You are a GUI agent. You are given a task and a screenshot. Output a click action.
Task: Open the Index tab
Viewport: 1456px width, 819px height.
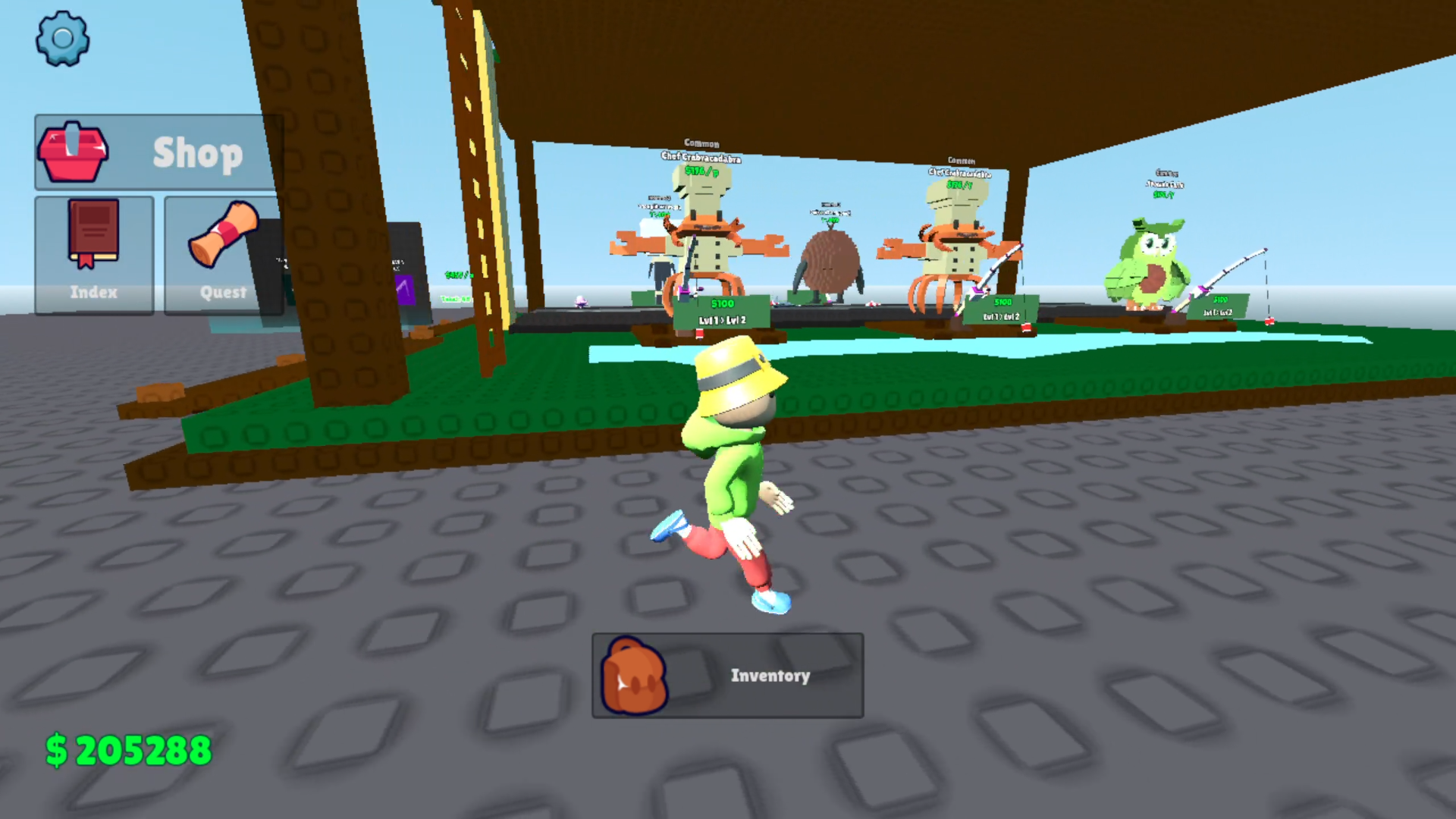[94, 256]
